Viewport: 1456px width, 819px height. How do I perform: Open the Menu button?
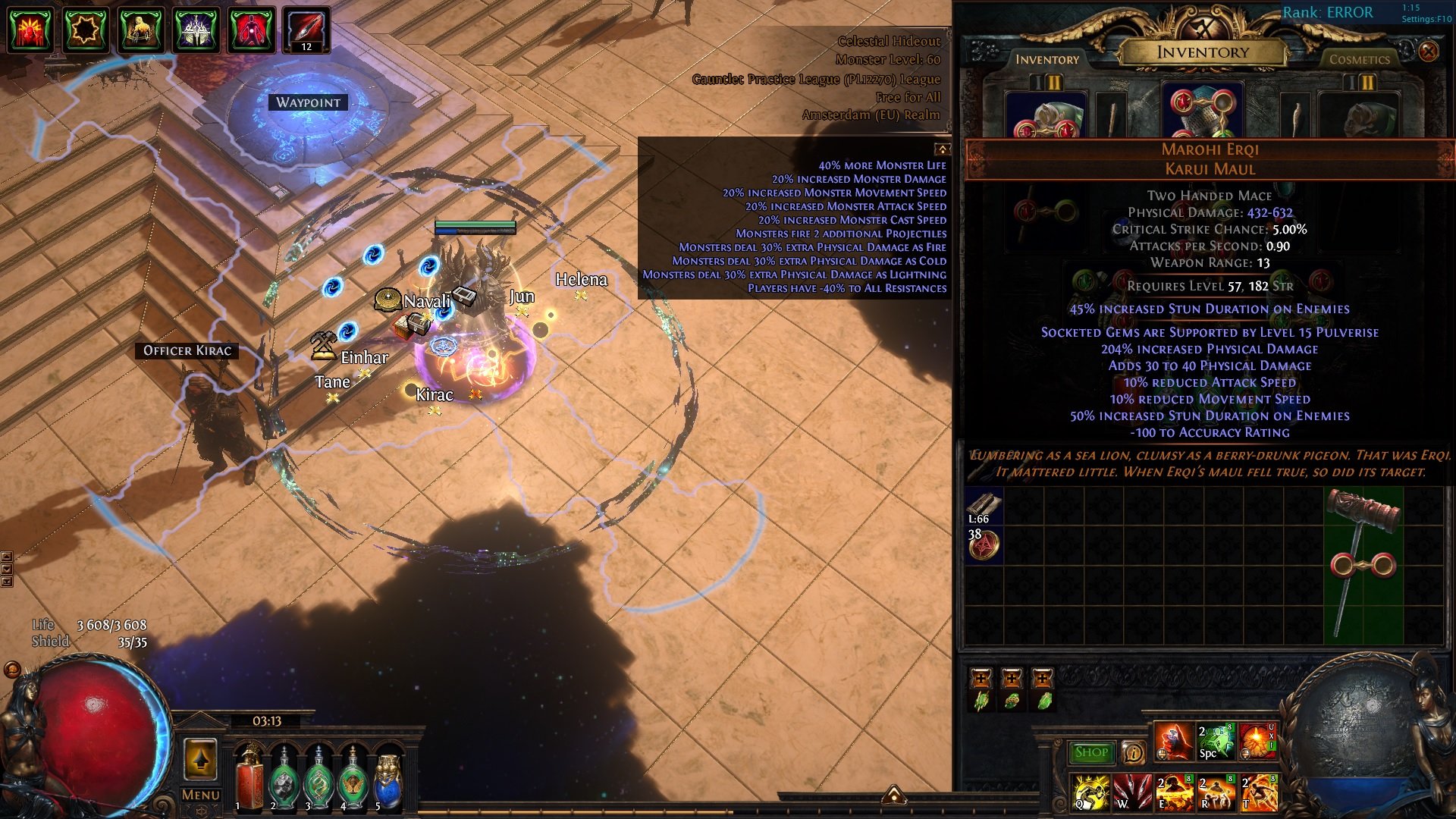[200, 795]
